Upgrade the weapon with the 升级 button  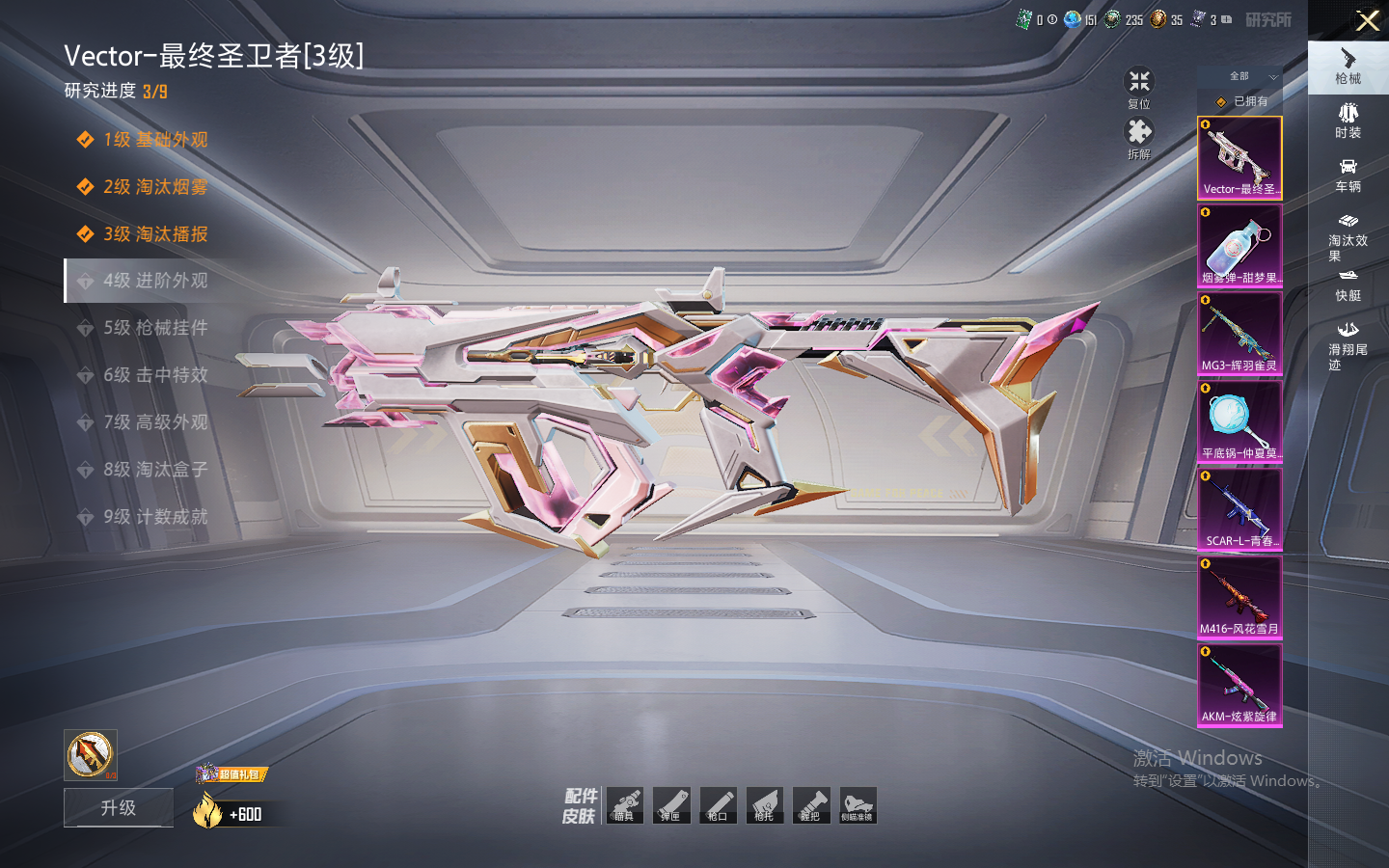tap(119, 807)
